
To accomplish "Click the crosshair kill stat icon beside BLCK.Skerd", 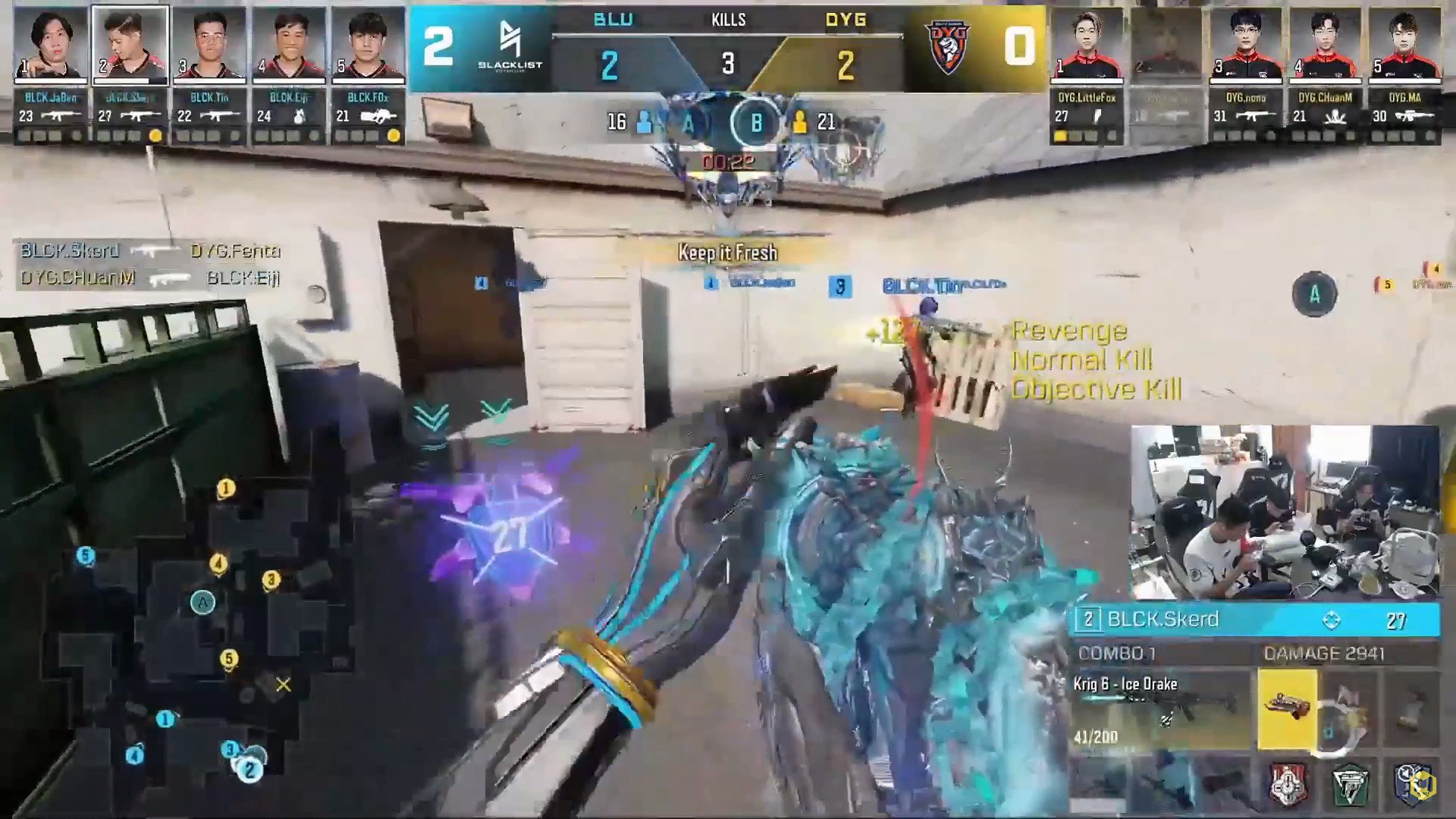I will 1332,620.
